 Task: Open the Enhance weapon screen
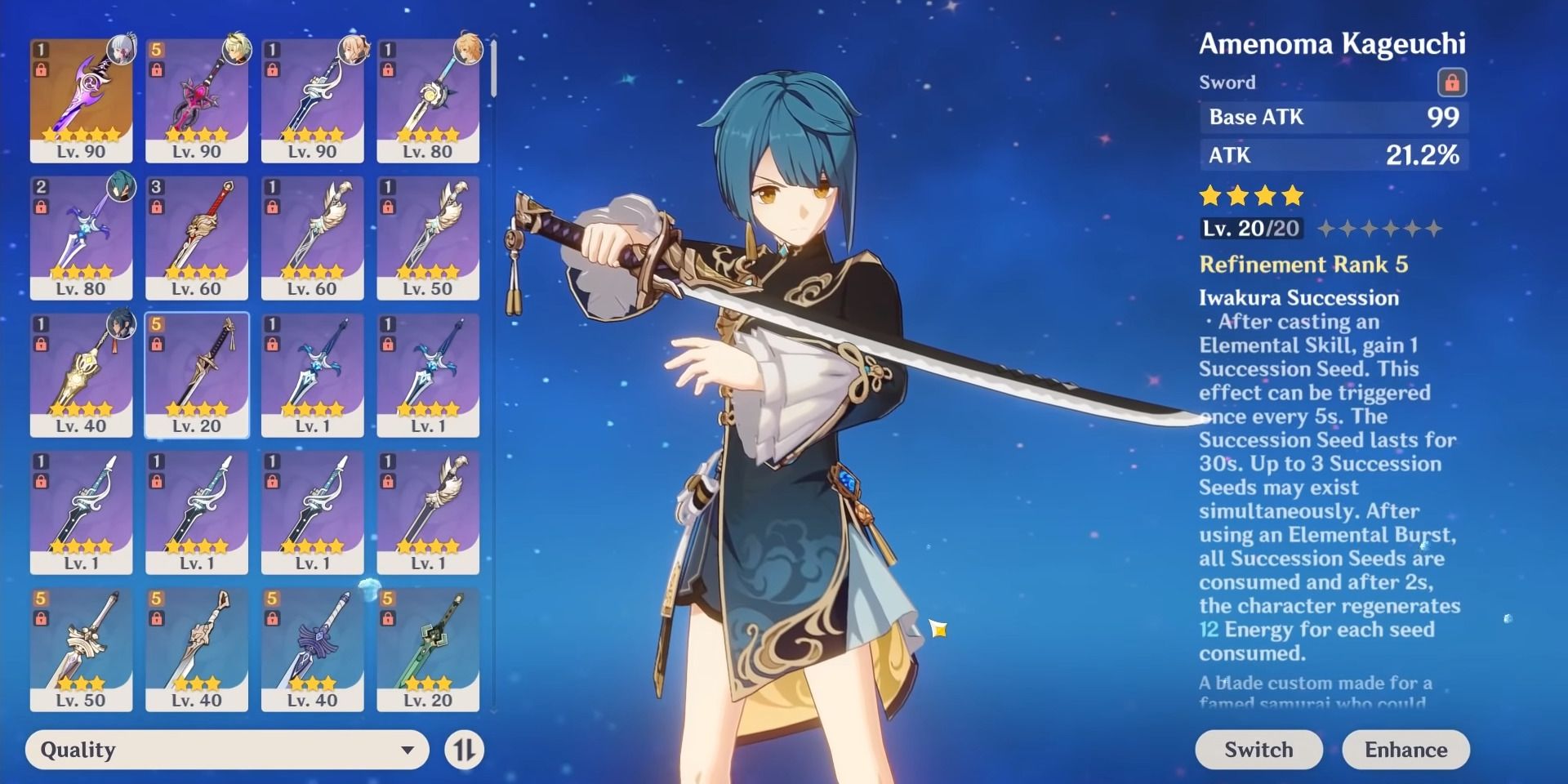click(1405, 750)
